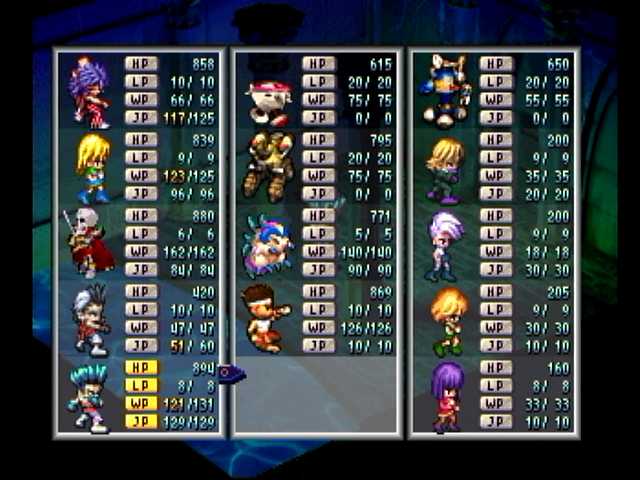Pick the blue-feathered monster with 771 HP

[267, 245]
